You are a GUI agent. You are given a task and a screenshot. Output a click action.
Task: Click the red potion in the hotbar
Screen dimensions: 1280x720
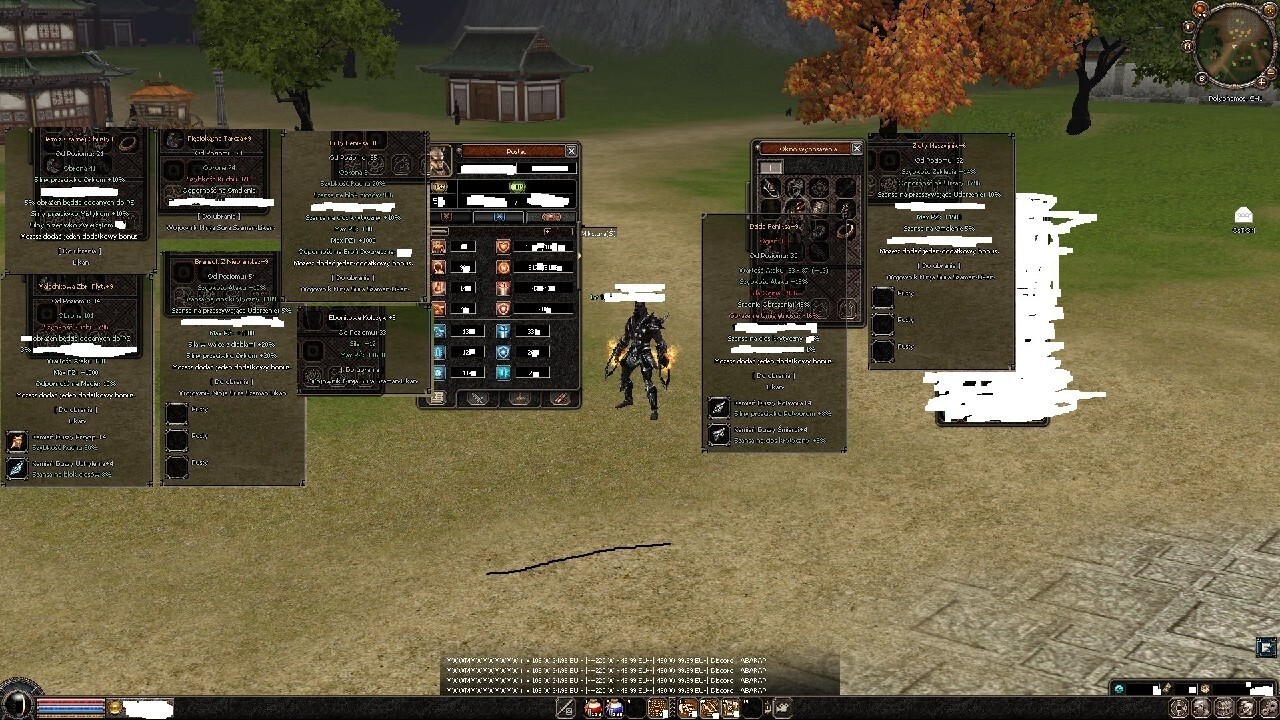593,708
